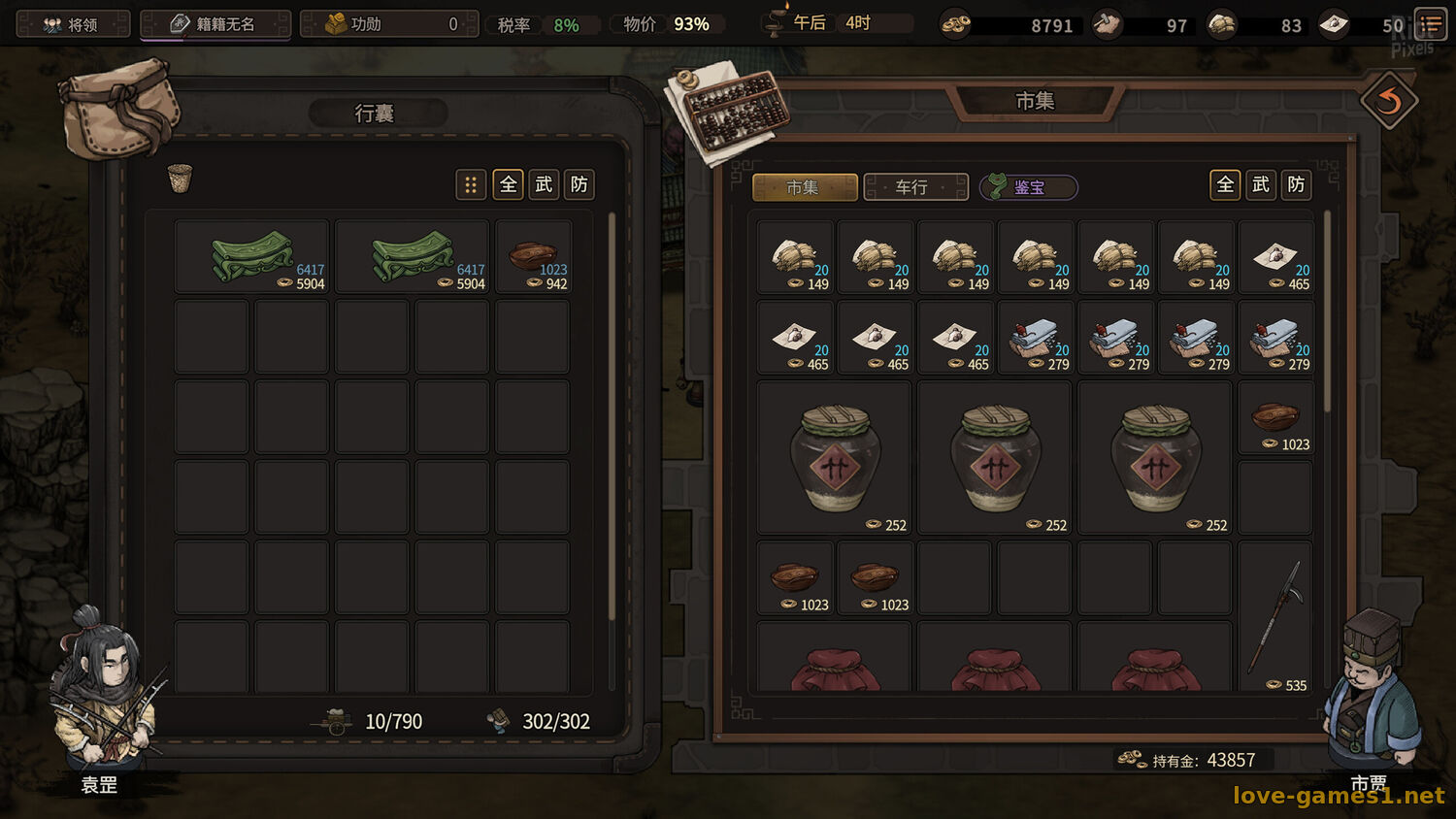The image size is (1456, 819).
Task: Filter market goods by 防 armor
Action: pyautogui.click(x=1296, y=184)
